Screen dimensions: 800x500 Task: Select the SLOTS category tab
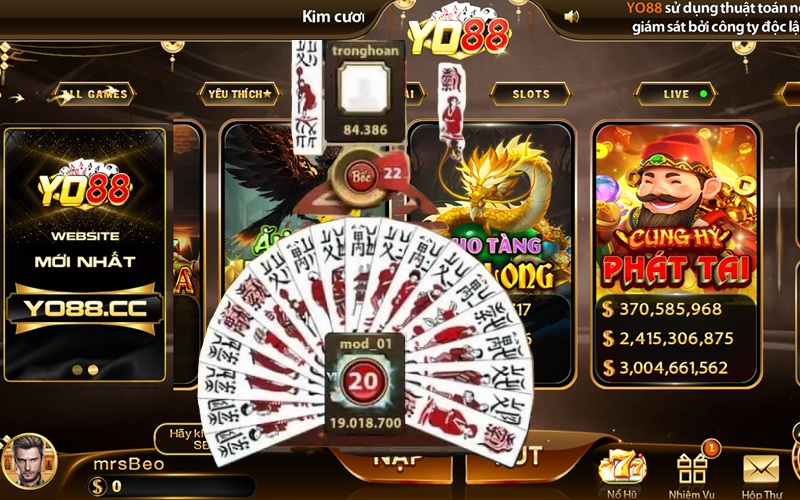pos(531,94)
